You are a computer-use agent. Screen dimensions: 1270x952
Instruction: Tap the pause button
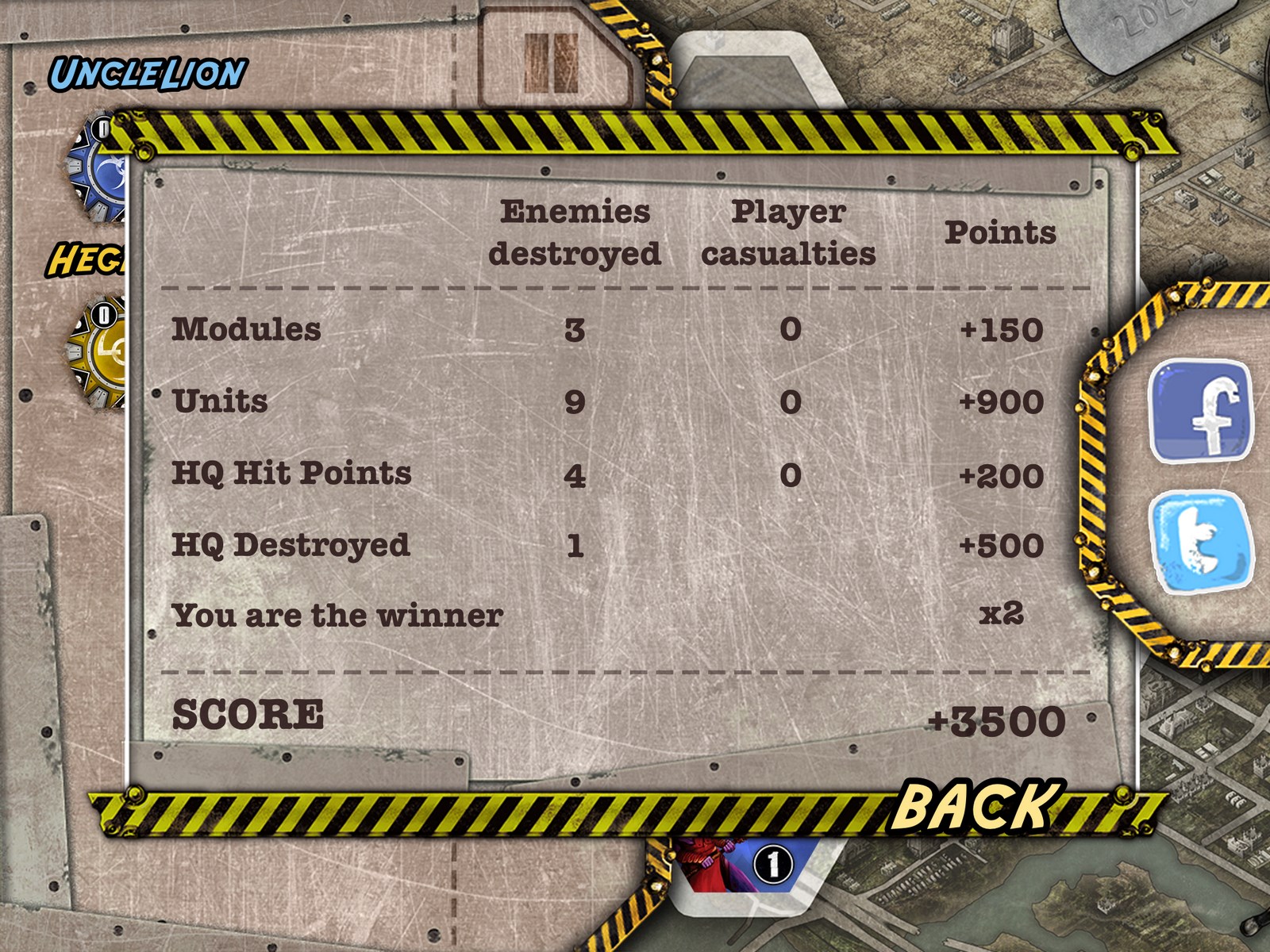click(x=550, y=63)
